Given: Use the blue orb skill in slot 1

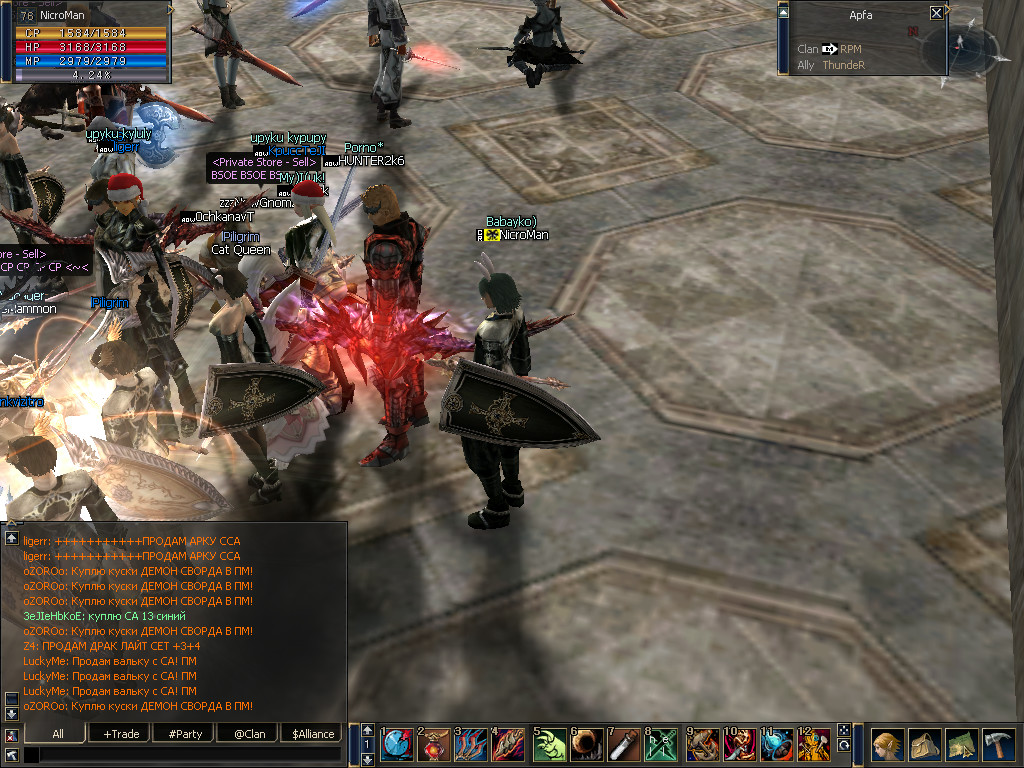Looking at the screenshot, I should (397, 745).
